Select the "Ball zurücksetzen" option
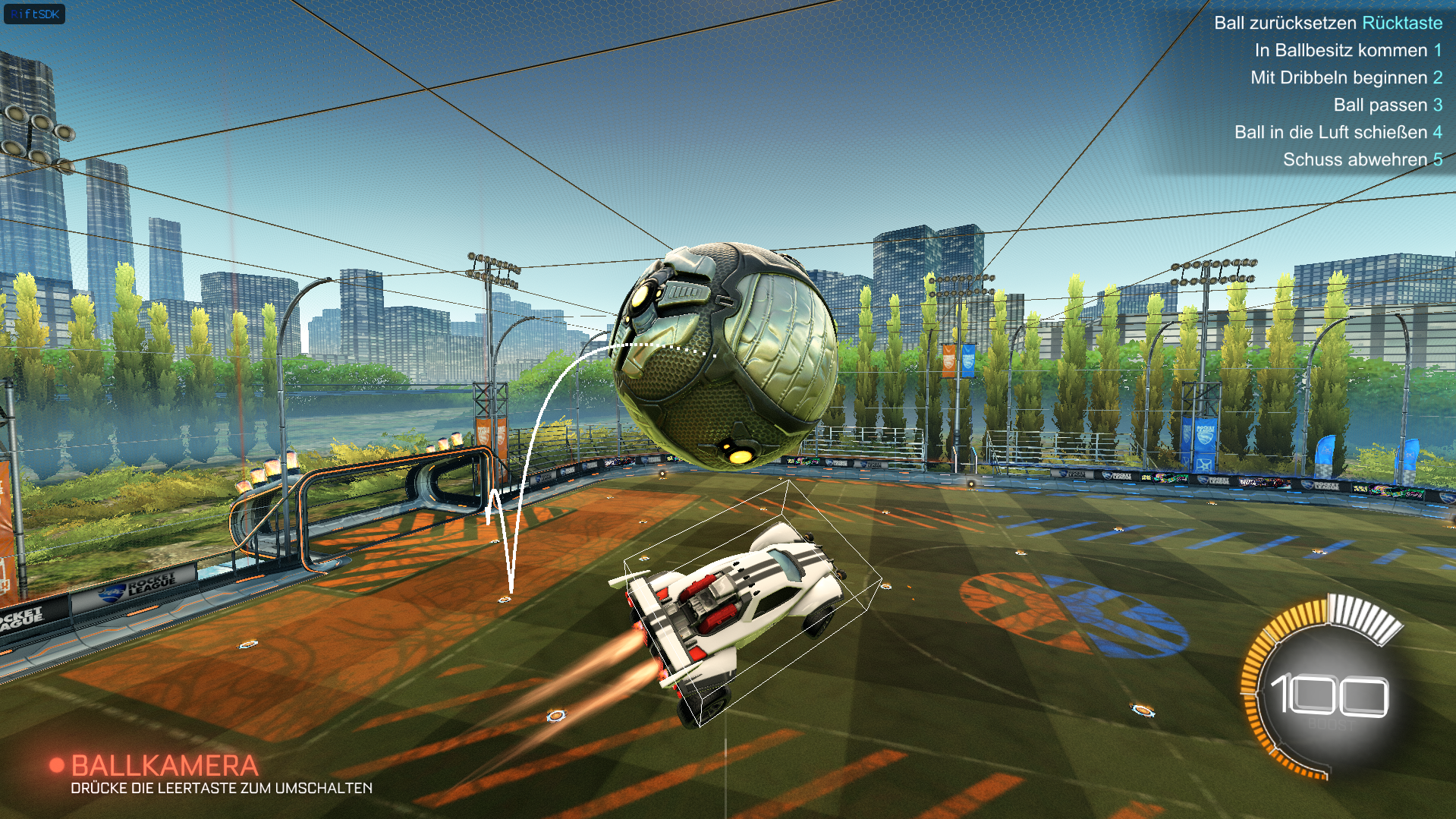 pyautogui.click(x=1327, y=23)
